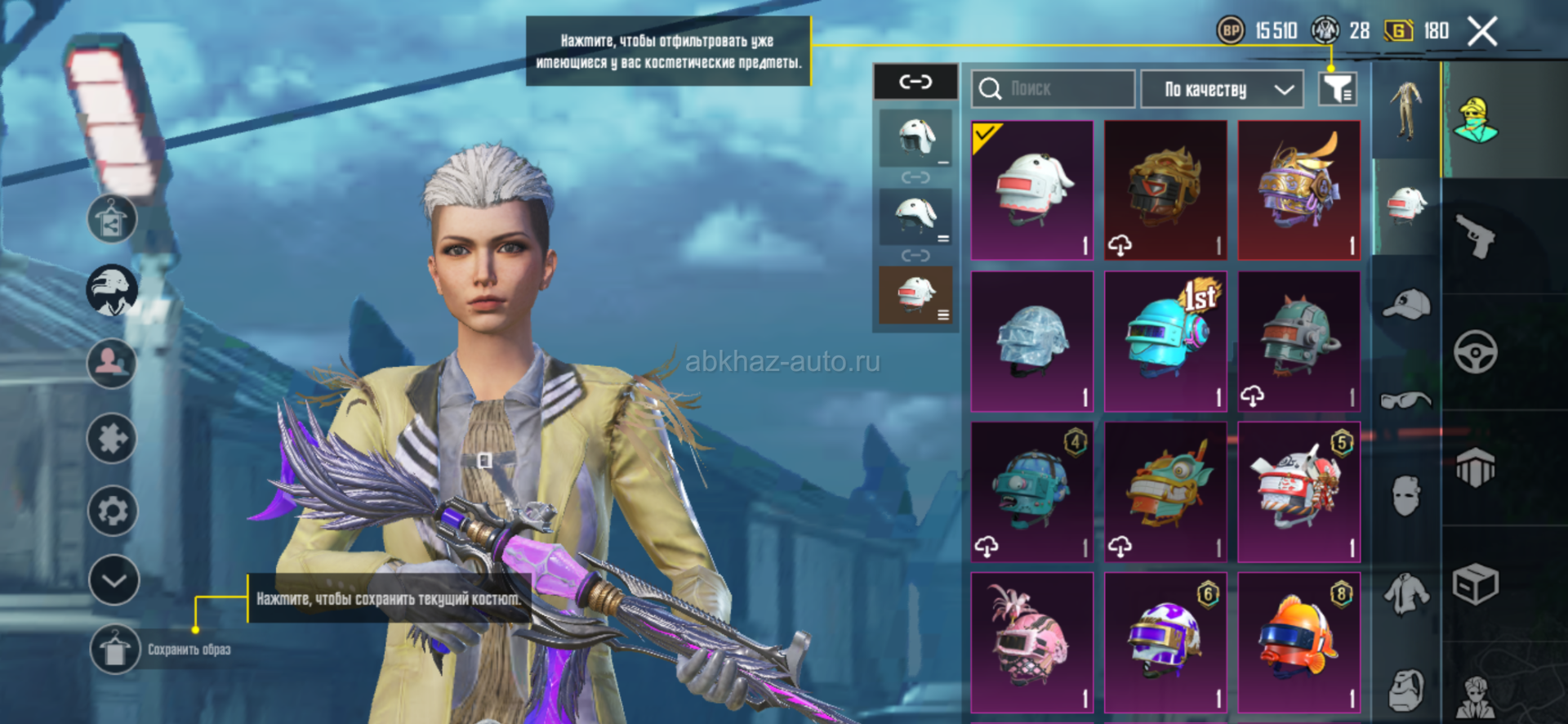The image size is (1568, 724).
Task: Open the vehicle steering wheel category
Action: (1475, 352)
